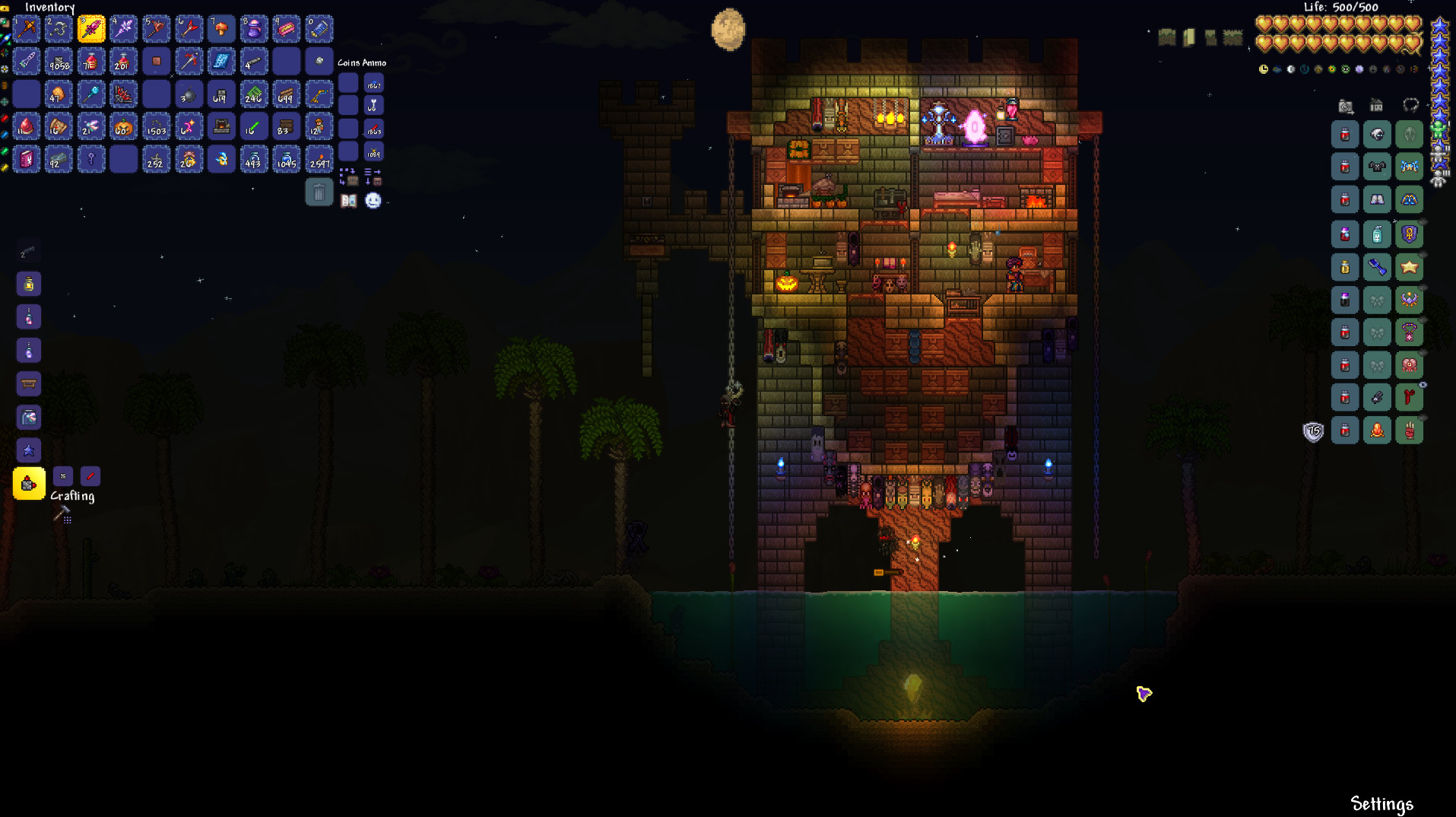The image size is (1456, 817).
Task: Open the loop icon right of the house icon
Action: [1411, 106]
